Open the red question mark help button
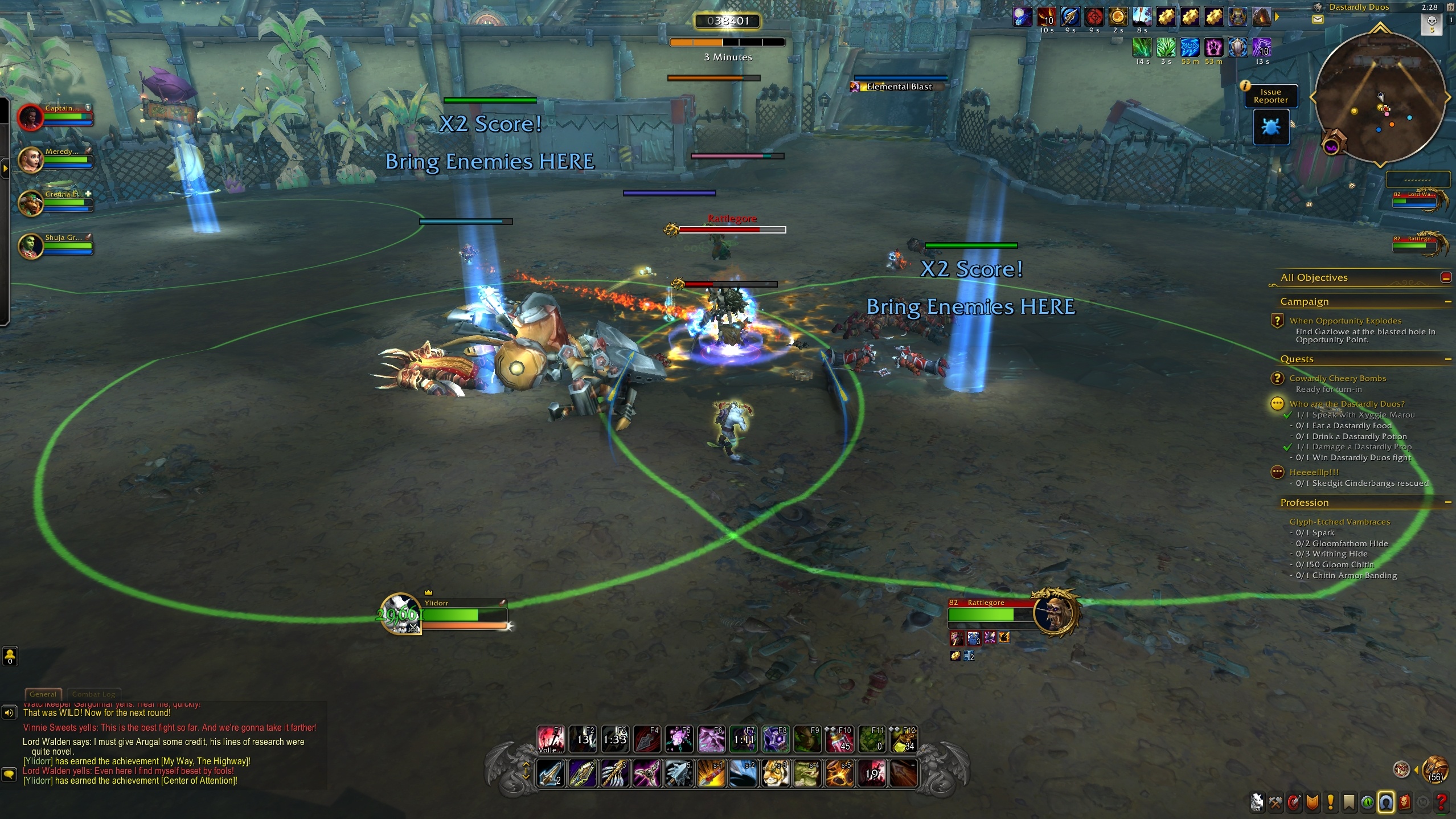 [1441, 802]
